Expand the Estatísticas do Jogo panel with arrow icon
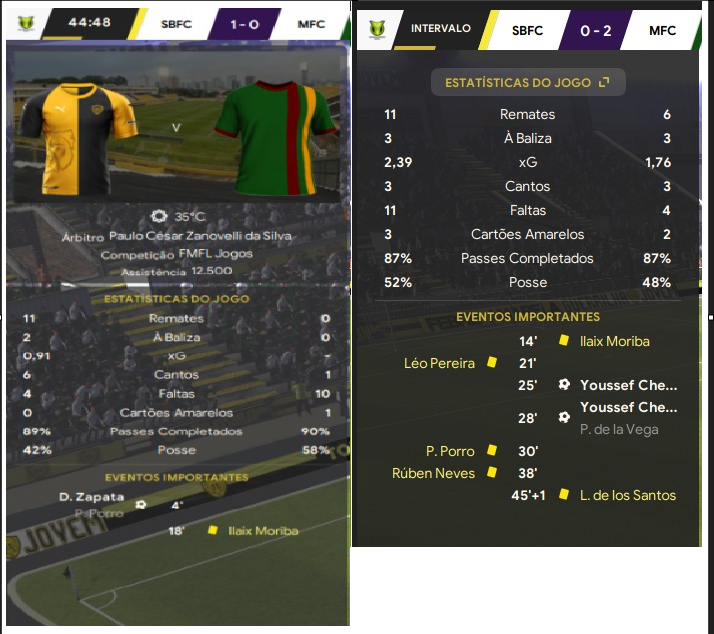The height and width of the screenshot is (634, 714). pos(604,83)
